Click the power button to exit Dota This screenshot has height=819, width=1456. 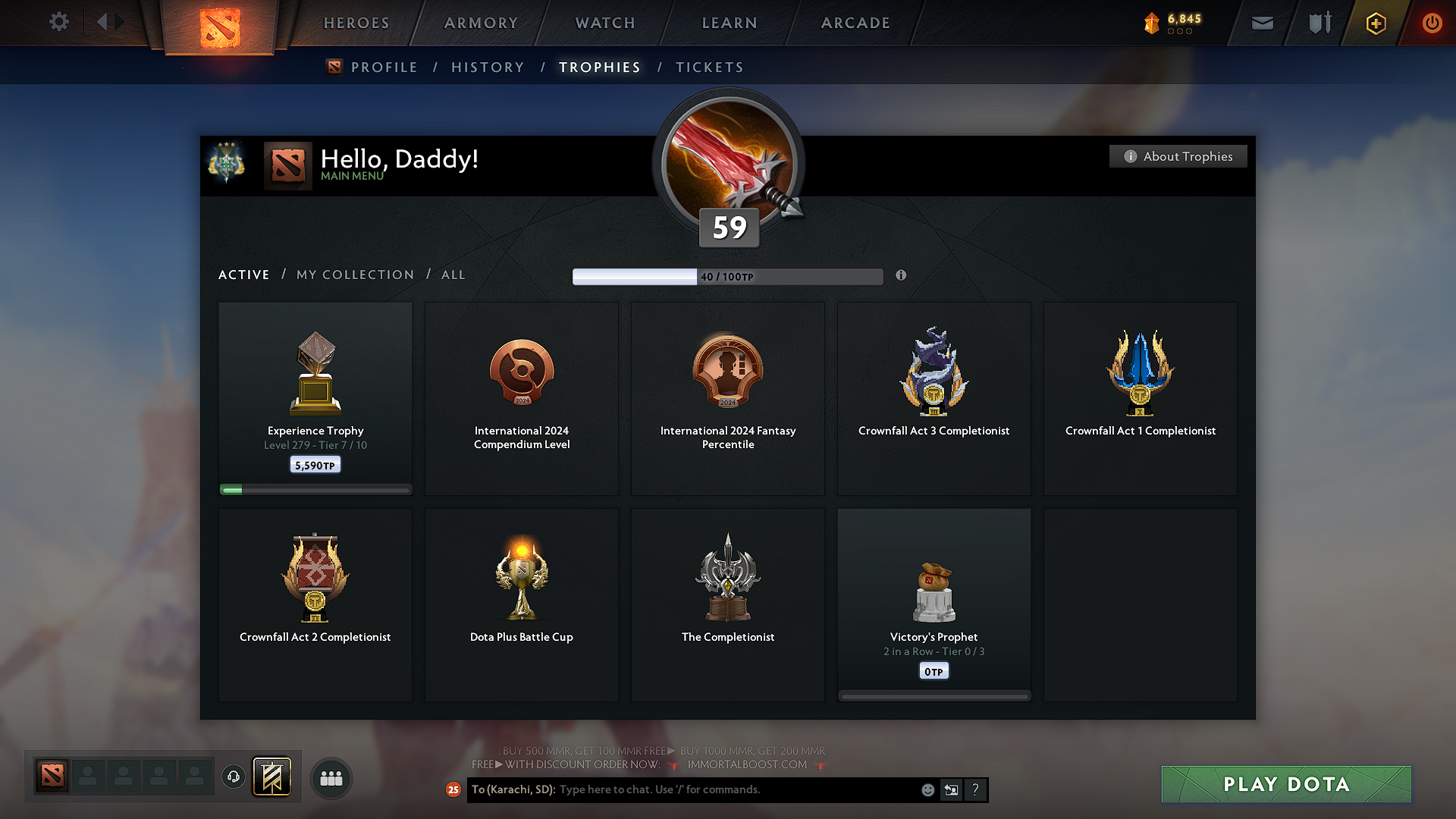[x=1432, y=24]
